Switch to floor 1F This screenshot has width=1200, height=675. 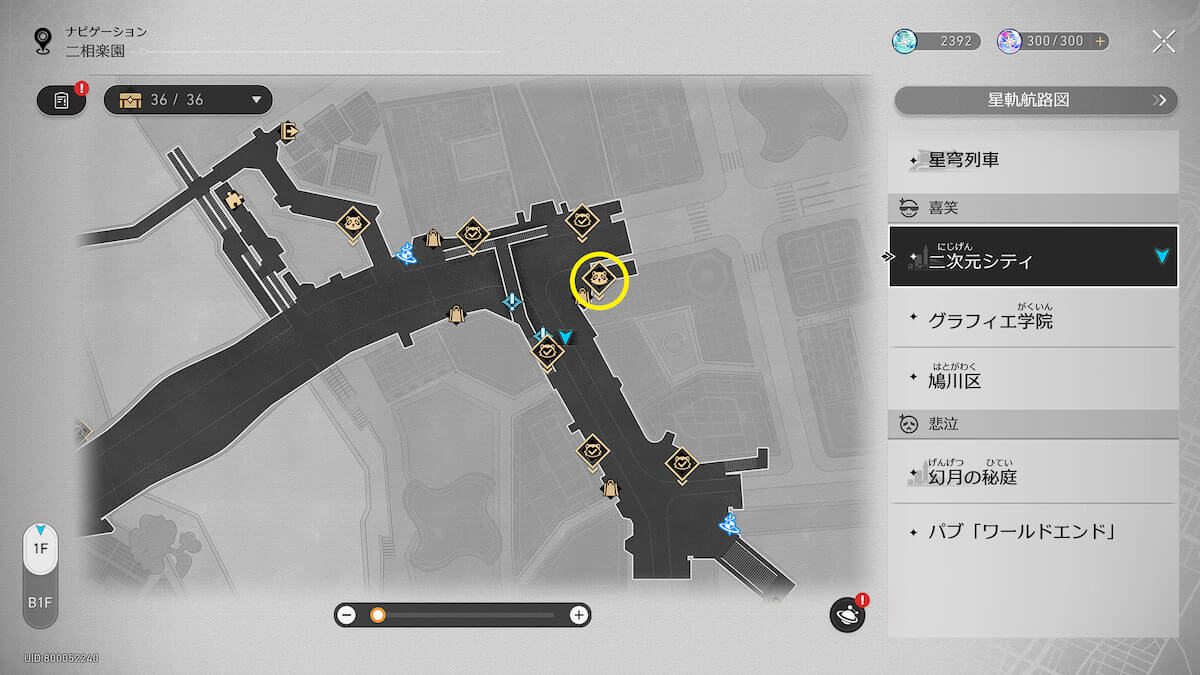[x=40, y=549]
